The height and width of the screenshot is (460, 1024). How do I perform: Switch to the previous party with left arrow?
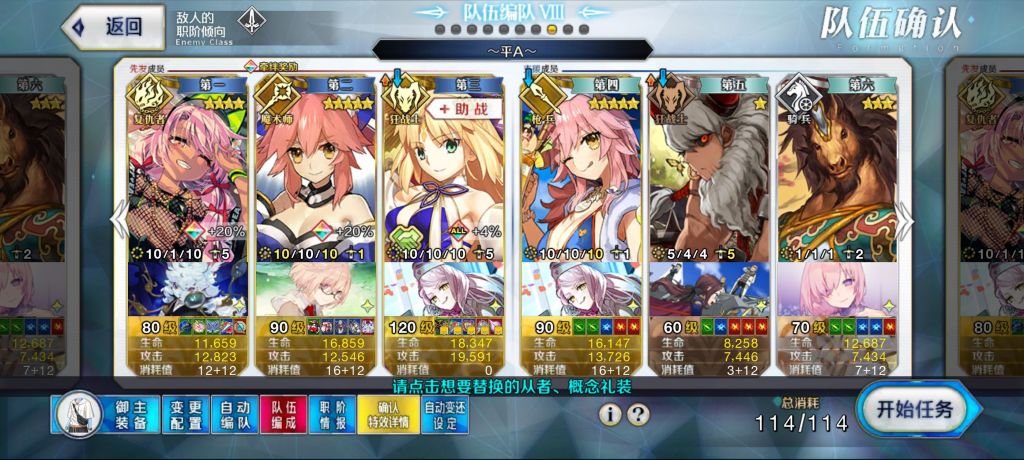point(119,220)
